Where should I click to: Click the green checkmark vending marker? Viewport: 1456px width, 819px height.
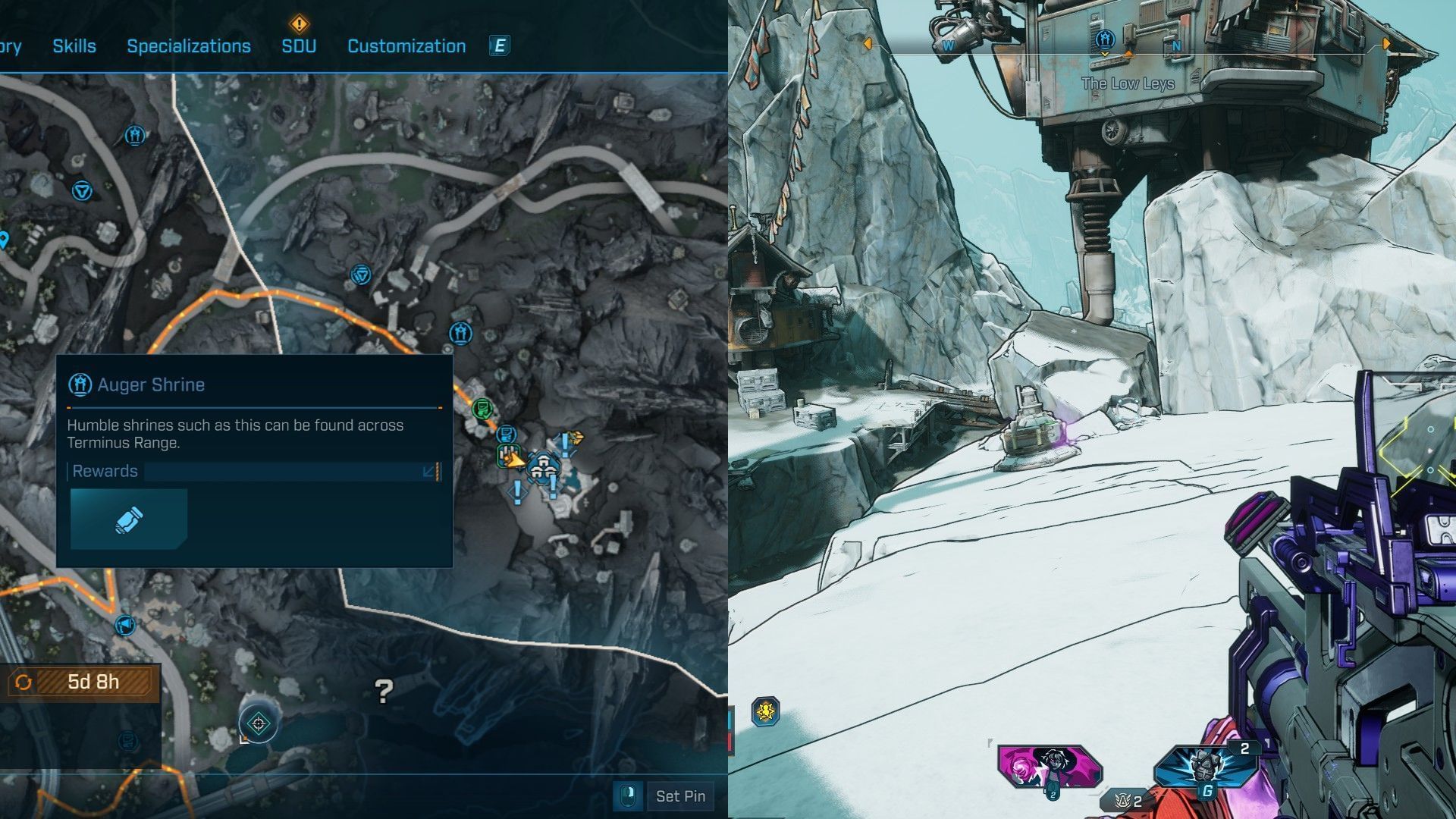click(x=482, y=409)
